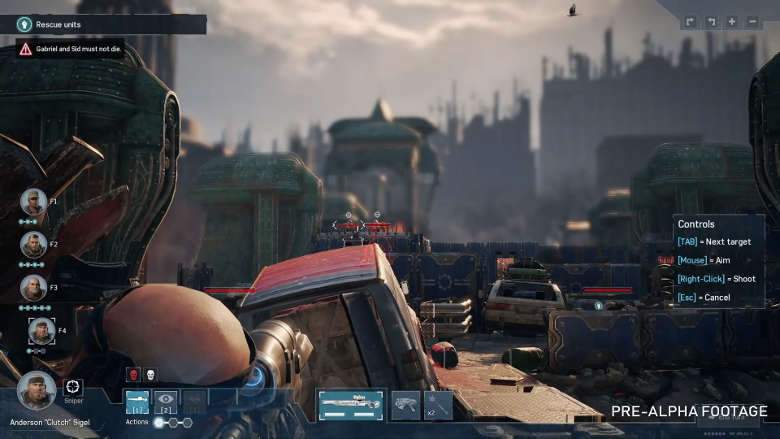Screen dimensions: 780x439
Task: Select the primary sniper rifle weapon
Action: 351,404
